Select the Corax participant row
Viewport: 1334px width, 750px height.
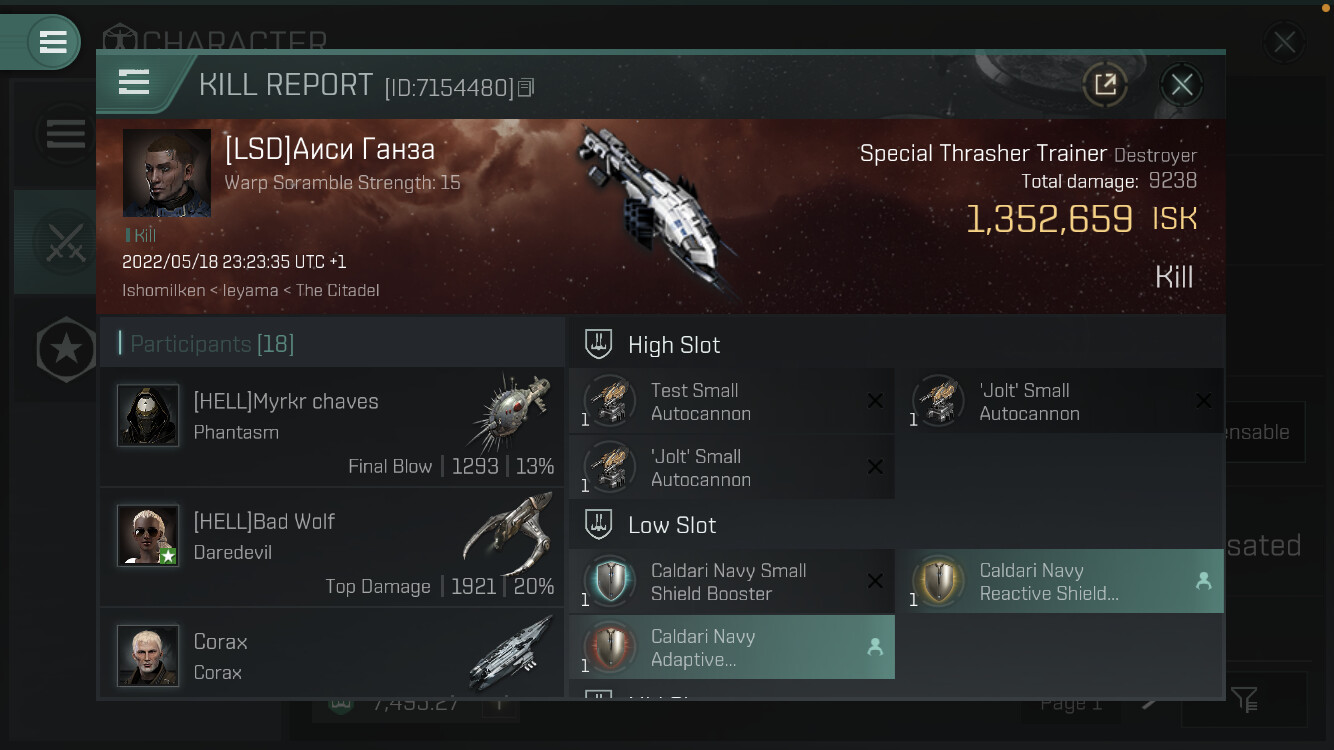pos(332,656)
